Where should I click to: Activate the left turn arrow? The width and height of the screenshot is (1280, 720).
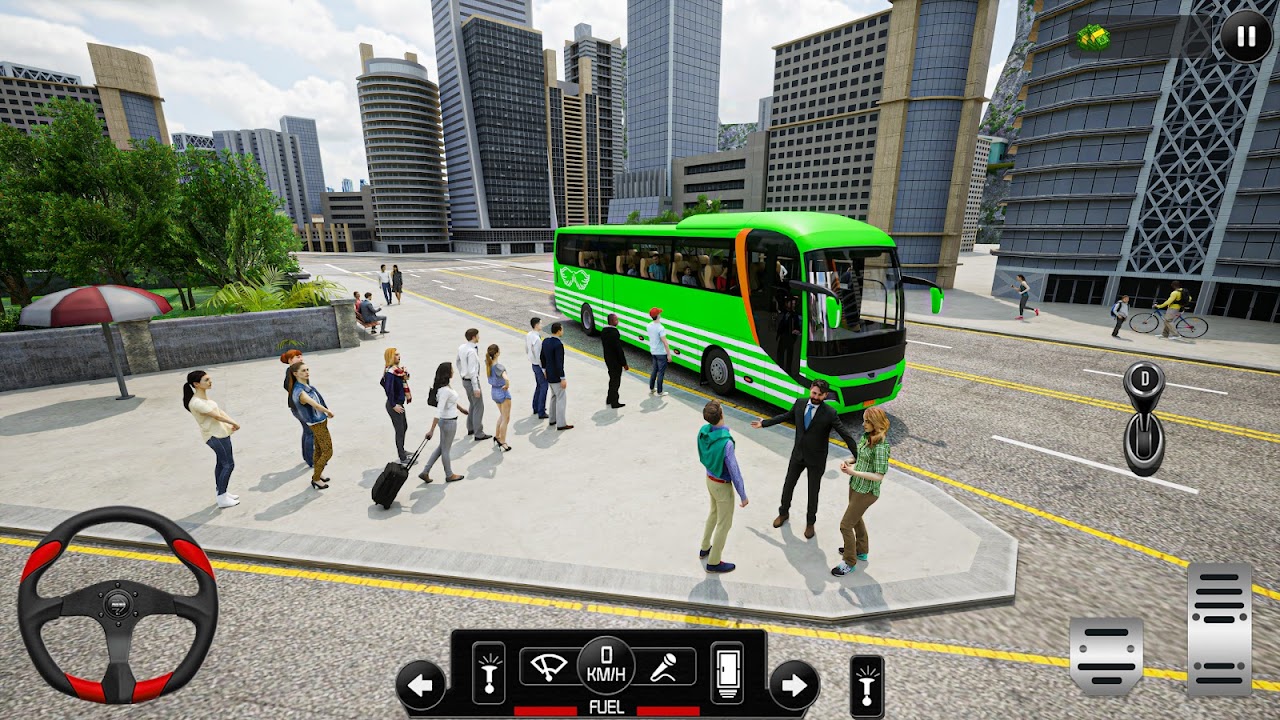(421, 685)
